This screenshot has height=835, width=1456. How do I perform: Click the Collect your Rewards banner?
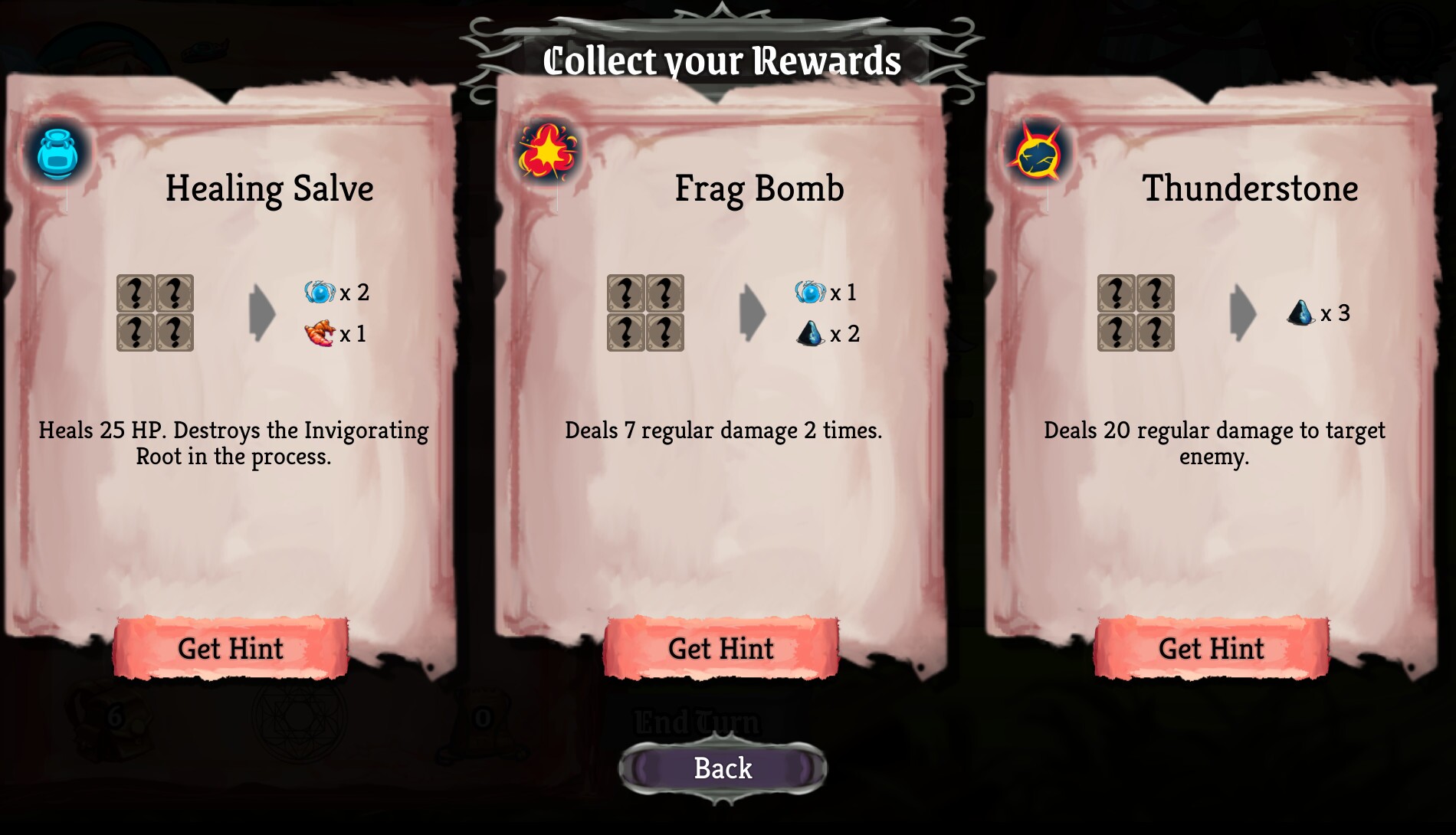pos(722,61)
